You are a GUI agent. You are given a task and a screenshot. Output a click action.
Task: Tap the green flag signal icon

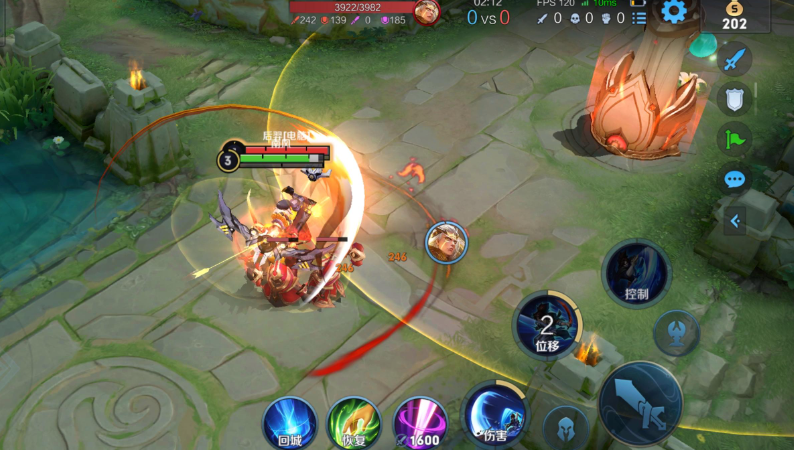coord(735,140)
